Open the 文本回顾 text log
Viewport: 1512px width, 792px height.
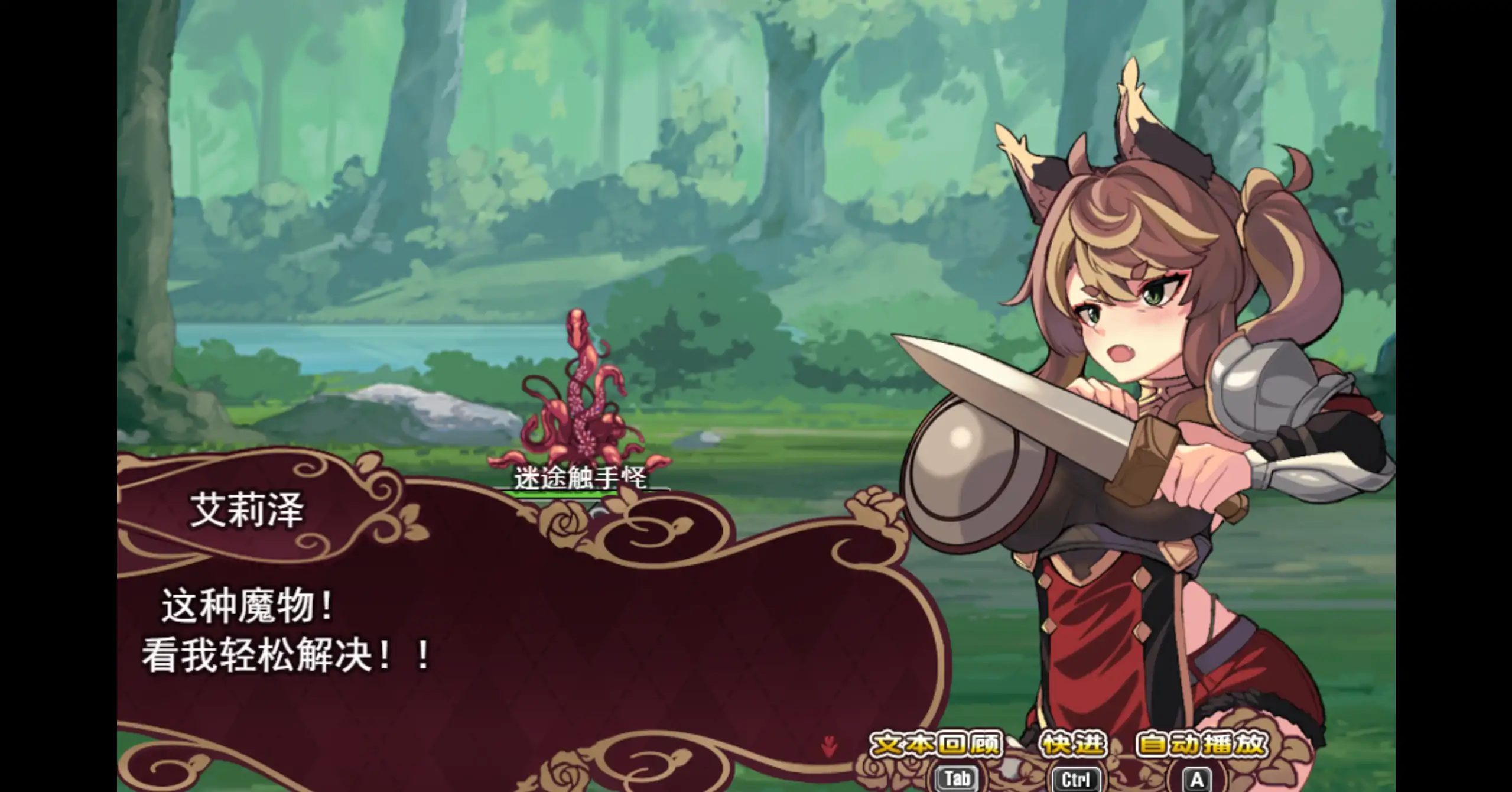pyautogui.click(x=937, y=745)
